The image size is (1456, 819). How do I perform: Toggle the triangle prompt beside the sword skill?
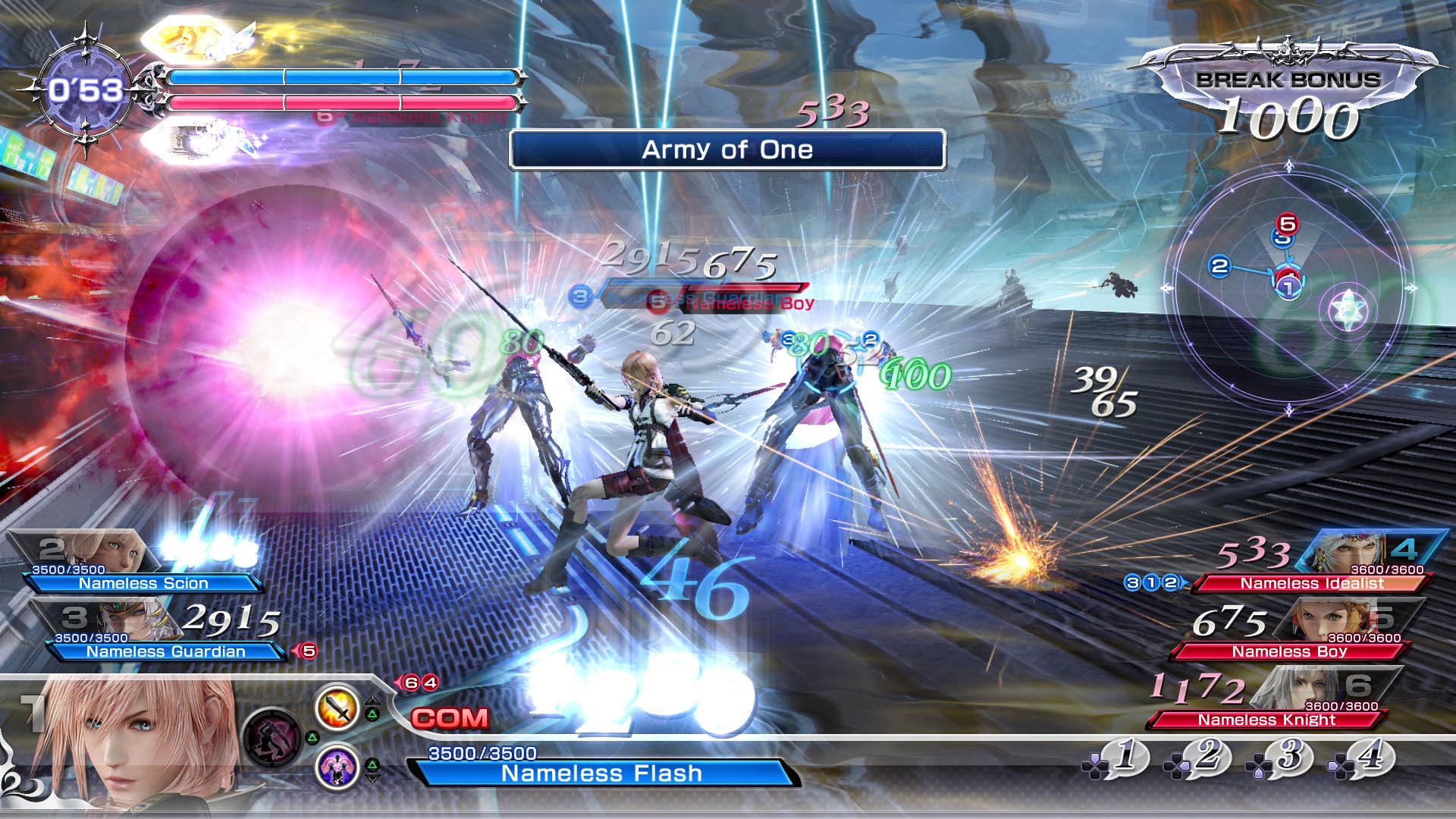pos(372,714)
